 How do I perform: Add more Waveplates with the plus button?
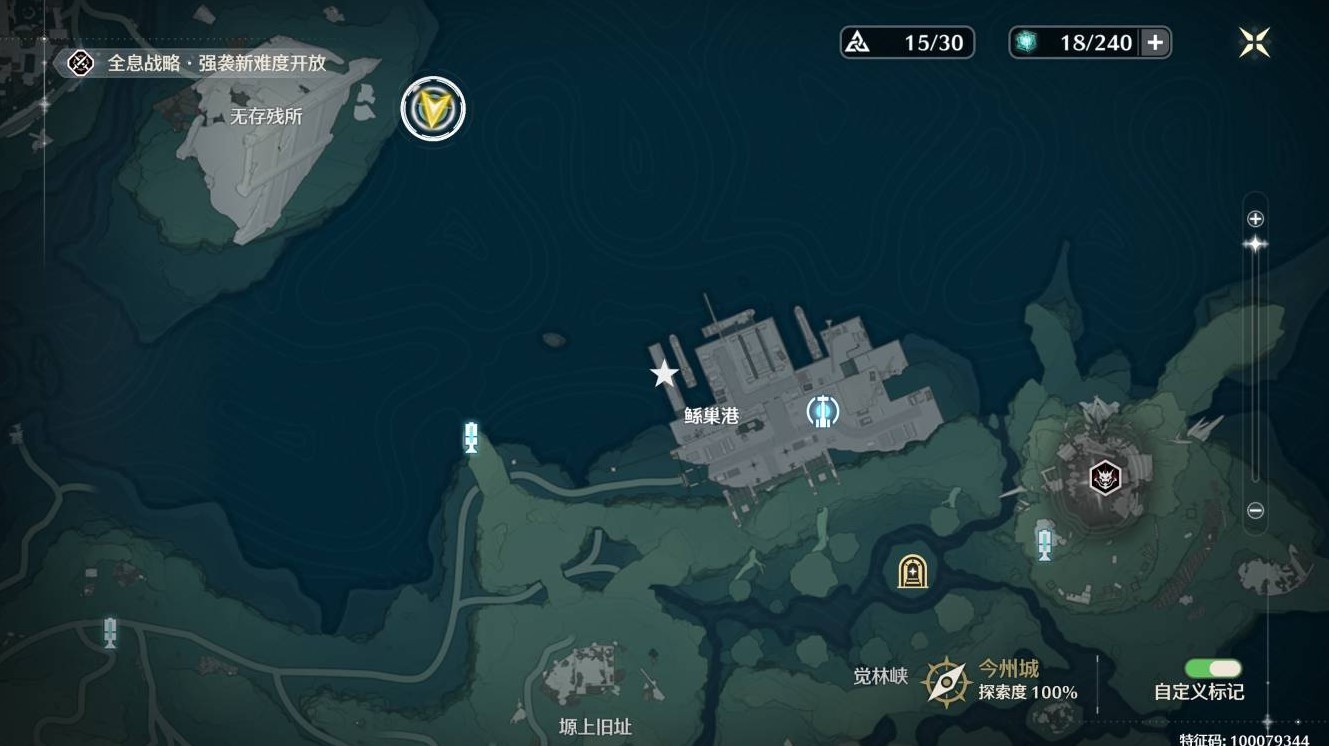click(1155, 42)
